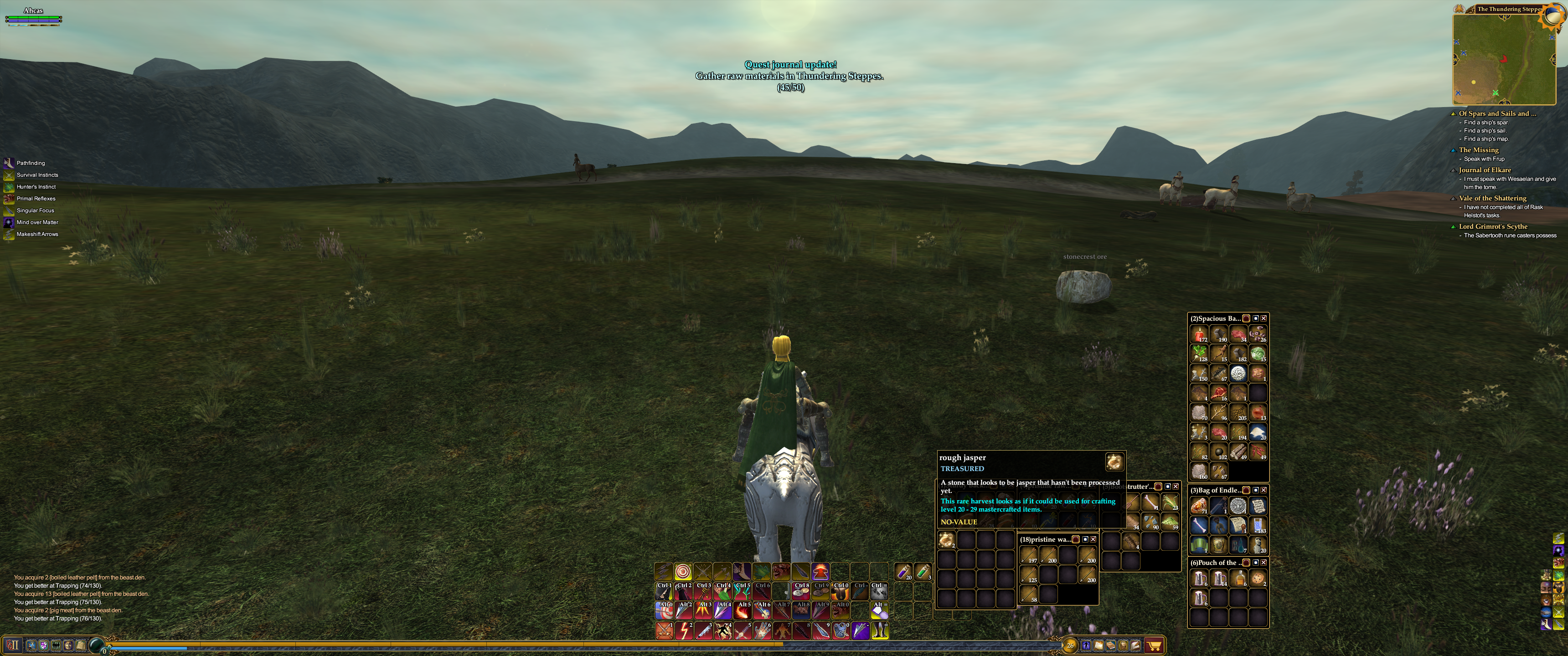This screenshot has height=656, width=1568.
Task: Select Lord Grimrot's Scythe quest entry
Action: [1492, 226]
